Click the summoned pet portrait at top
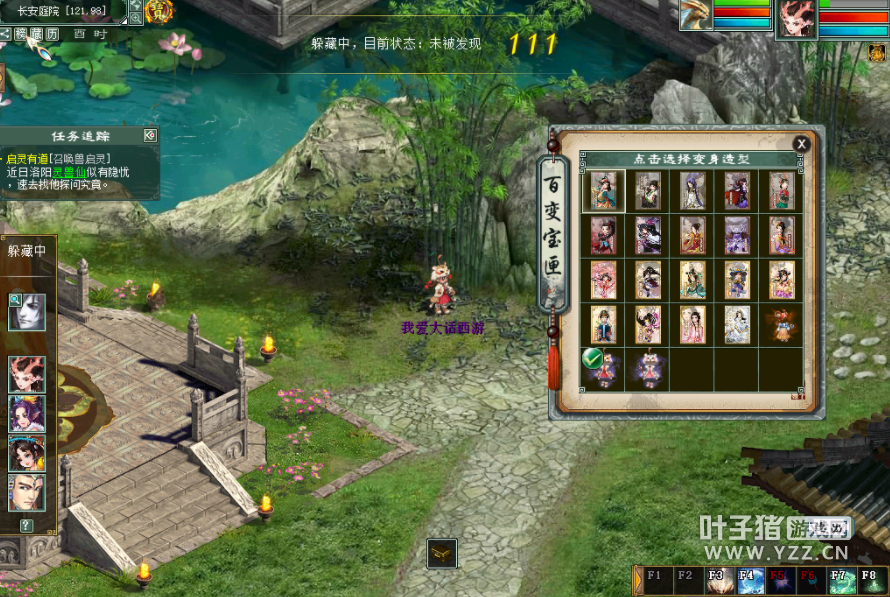890x597 pixels. [x=697, y=14]
